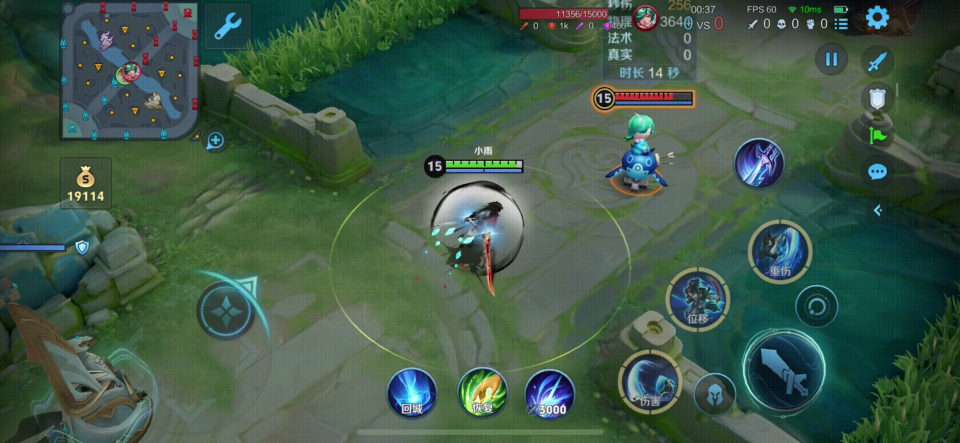Activate the 回城 recall skill
960x443 pixels.
[412, 392]
